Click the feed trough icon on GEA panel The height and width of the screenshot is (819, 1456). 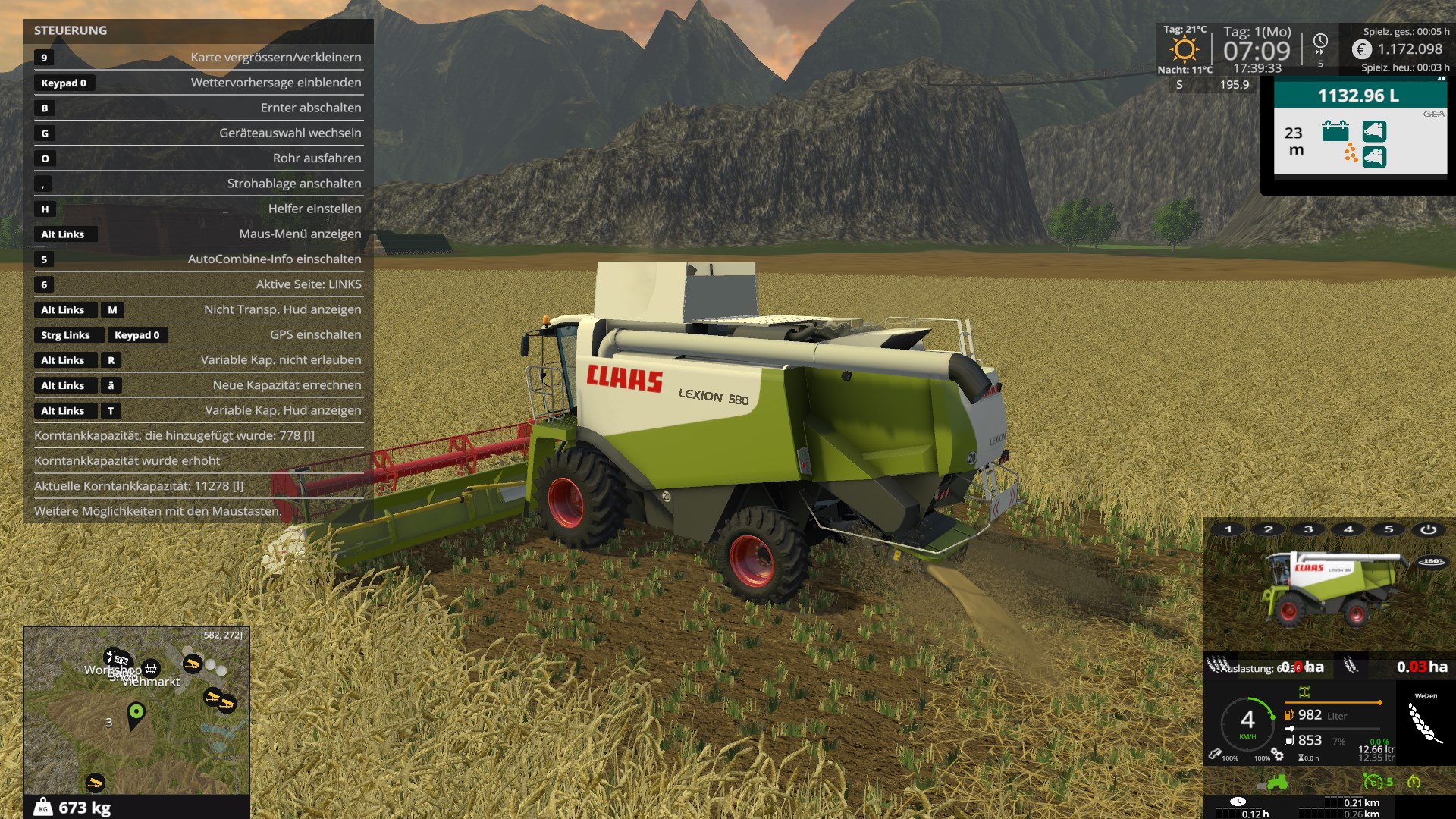pyautogui.click(x=1335, y=130)
